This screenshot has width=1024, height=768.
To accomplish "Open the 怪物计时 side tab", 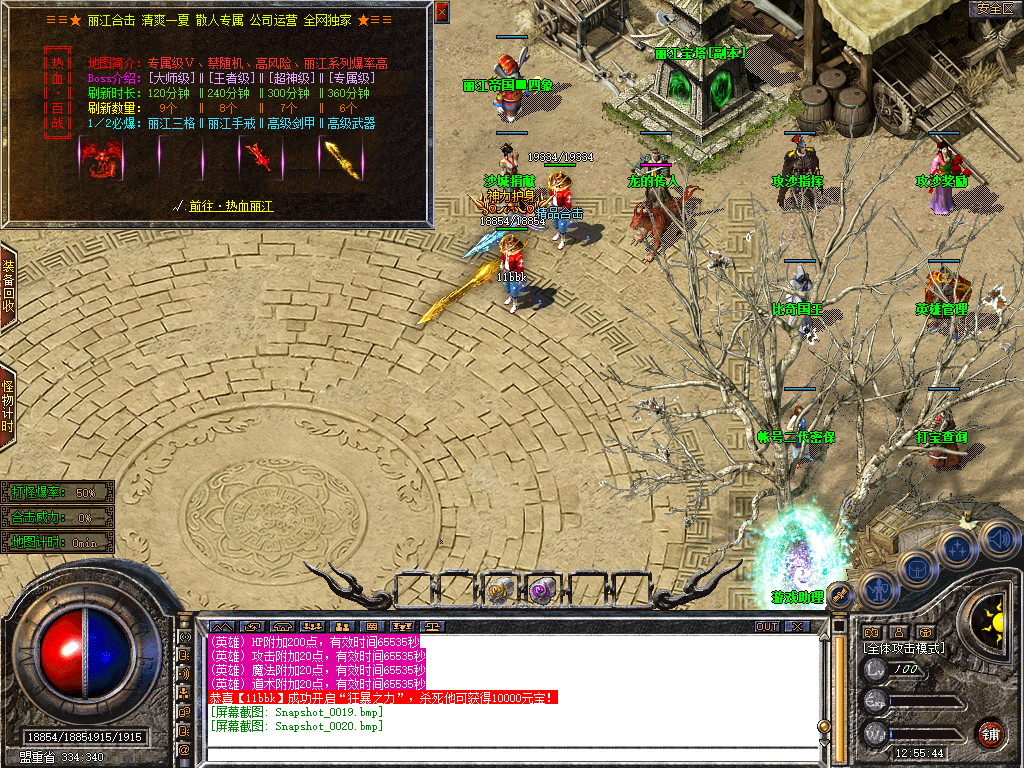I will (x=8, y=399).
